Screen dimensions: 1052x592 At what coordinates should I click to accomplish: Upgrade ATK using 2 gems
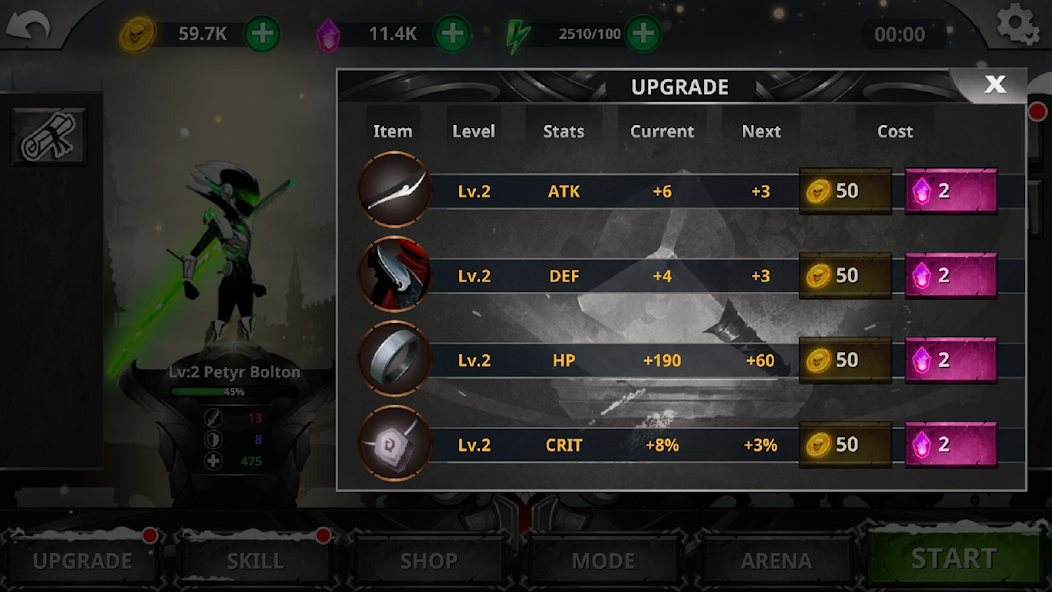click(x=950, y=191)
